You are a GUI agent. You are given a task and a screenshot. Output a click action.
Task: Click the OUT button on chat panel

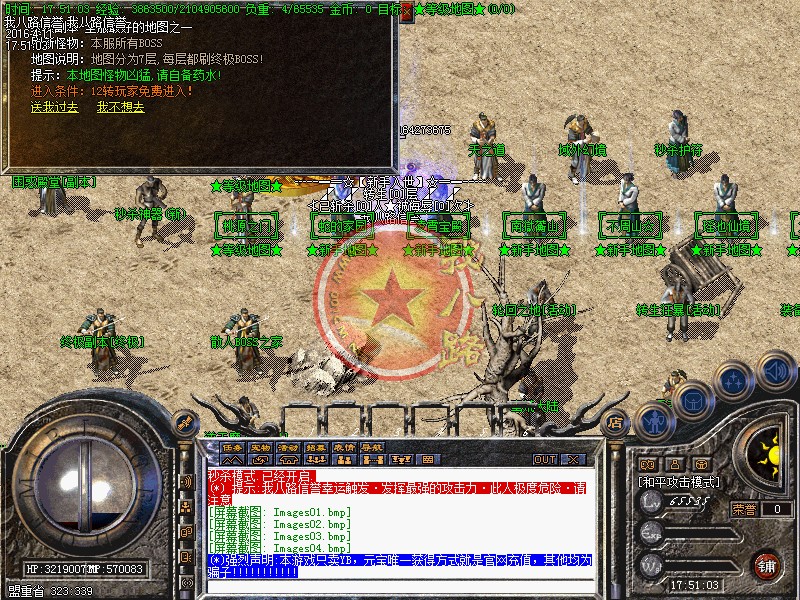coord(545,459)
